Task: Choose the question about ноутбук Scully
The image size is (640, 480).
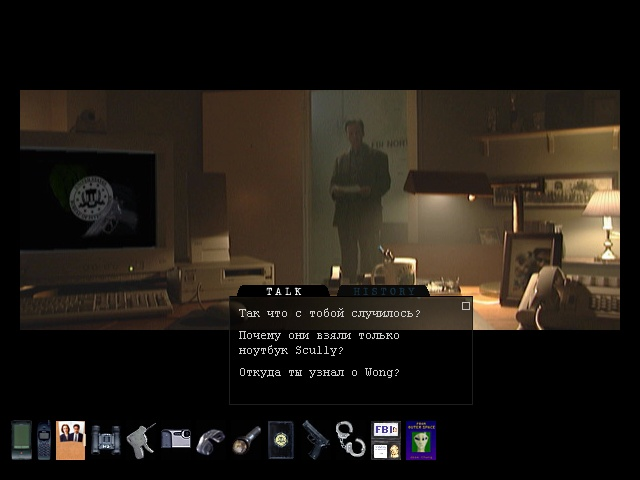Action: [x=319, y=342]
